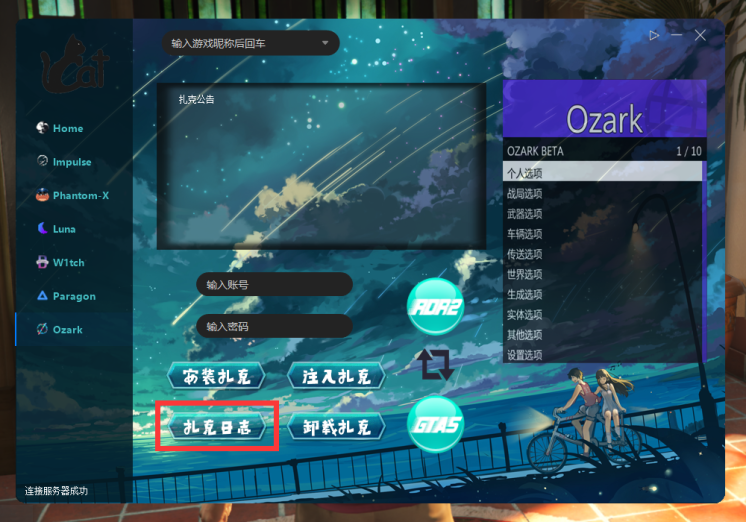Activate the 注入扎克 inject button
The width and height of the screenshot is (746, 522).
pyautogui.click(x=336, y=377)
